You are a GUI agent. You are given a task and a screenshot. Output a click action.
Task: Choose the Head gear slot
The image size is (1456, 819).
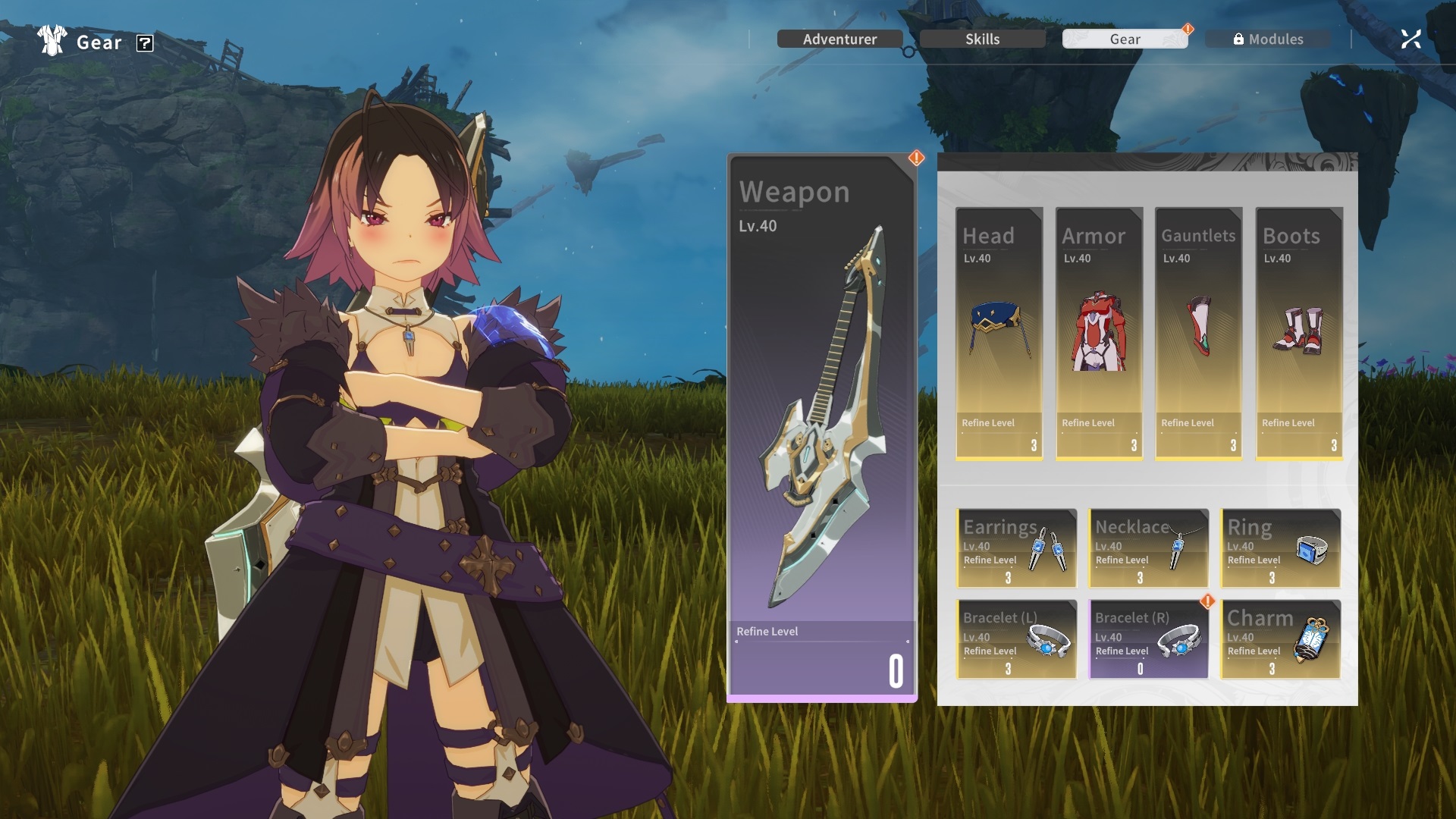pos(999,334)
